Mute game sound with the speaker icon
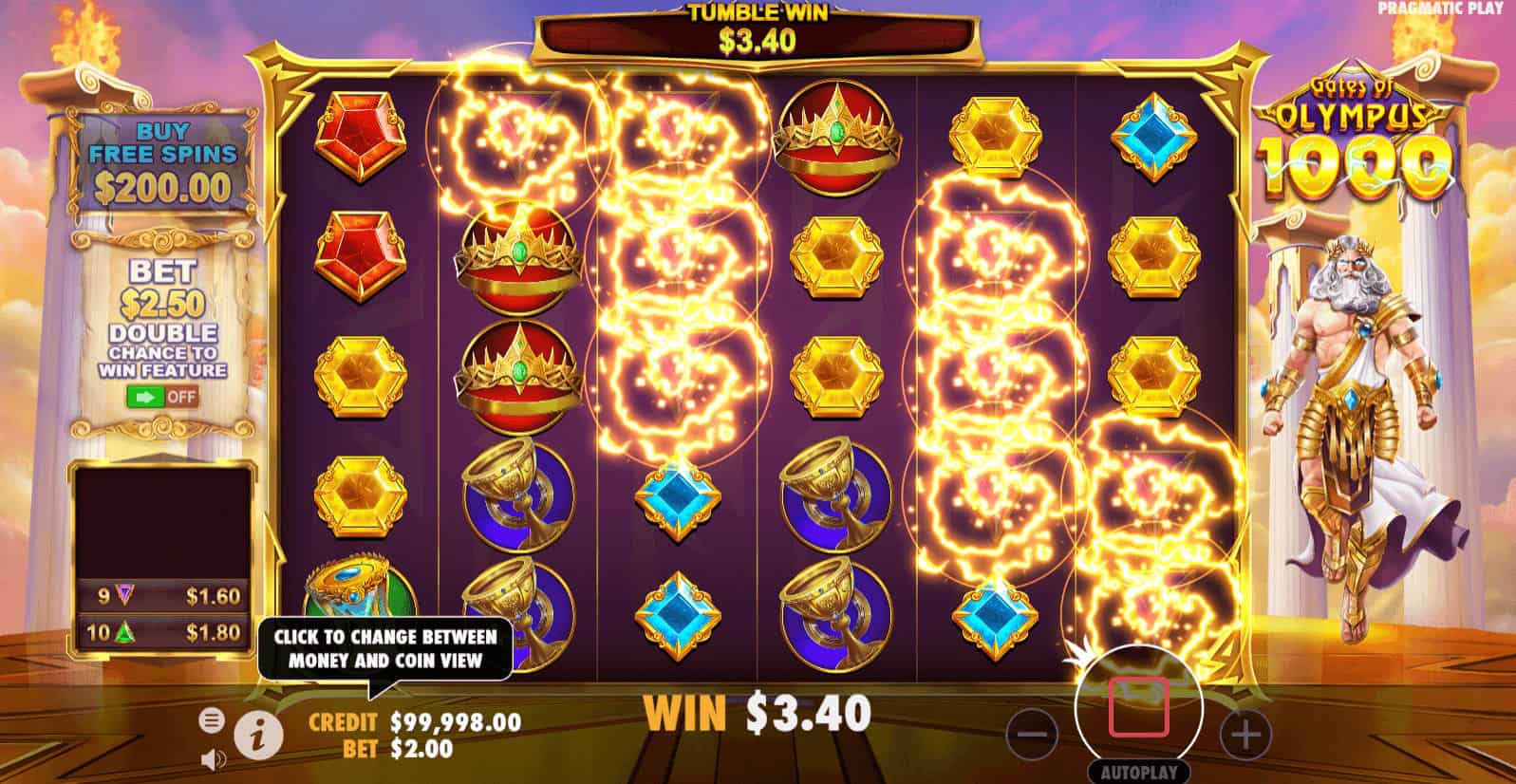 click(211, 759)
